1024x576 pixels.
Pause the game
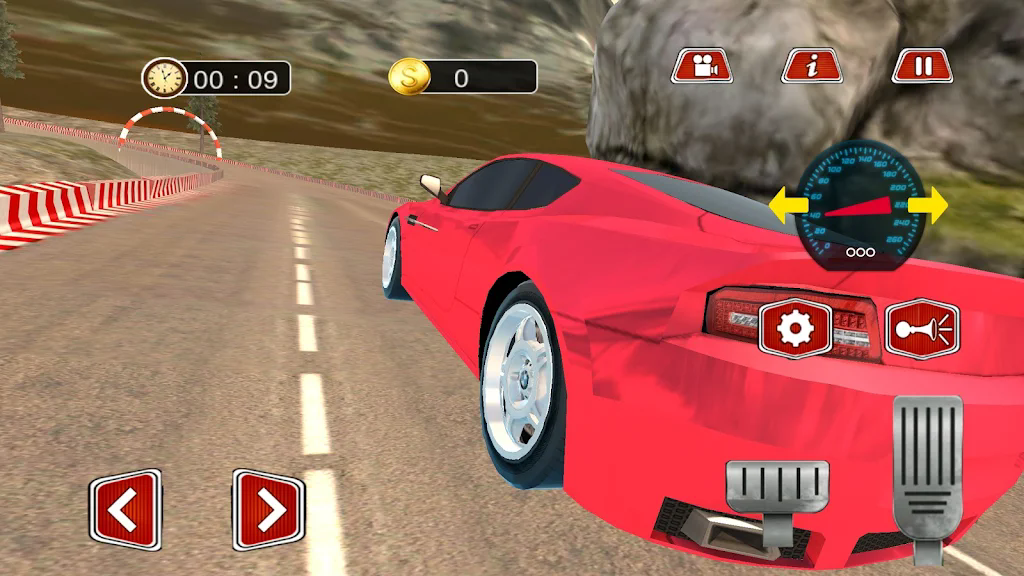[922, 66]
